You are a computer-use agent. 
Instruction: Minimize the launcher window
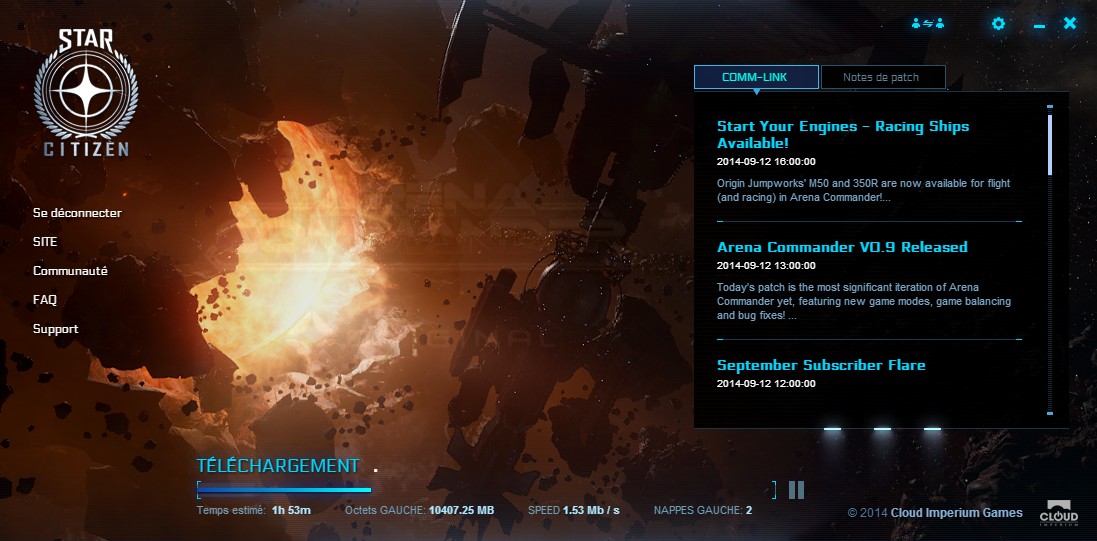tap(1039, 25)
